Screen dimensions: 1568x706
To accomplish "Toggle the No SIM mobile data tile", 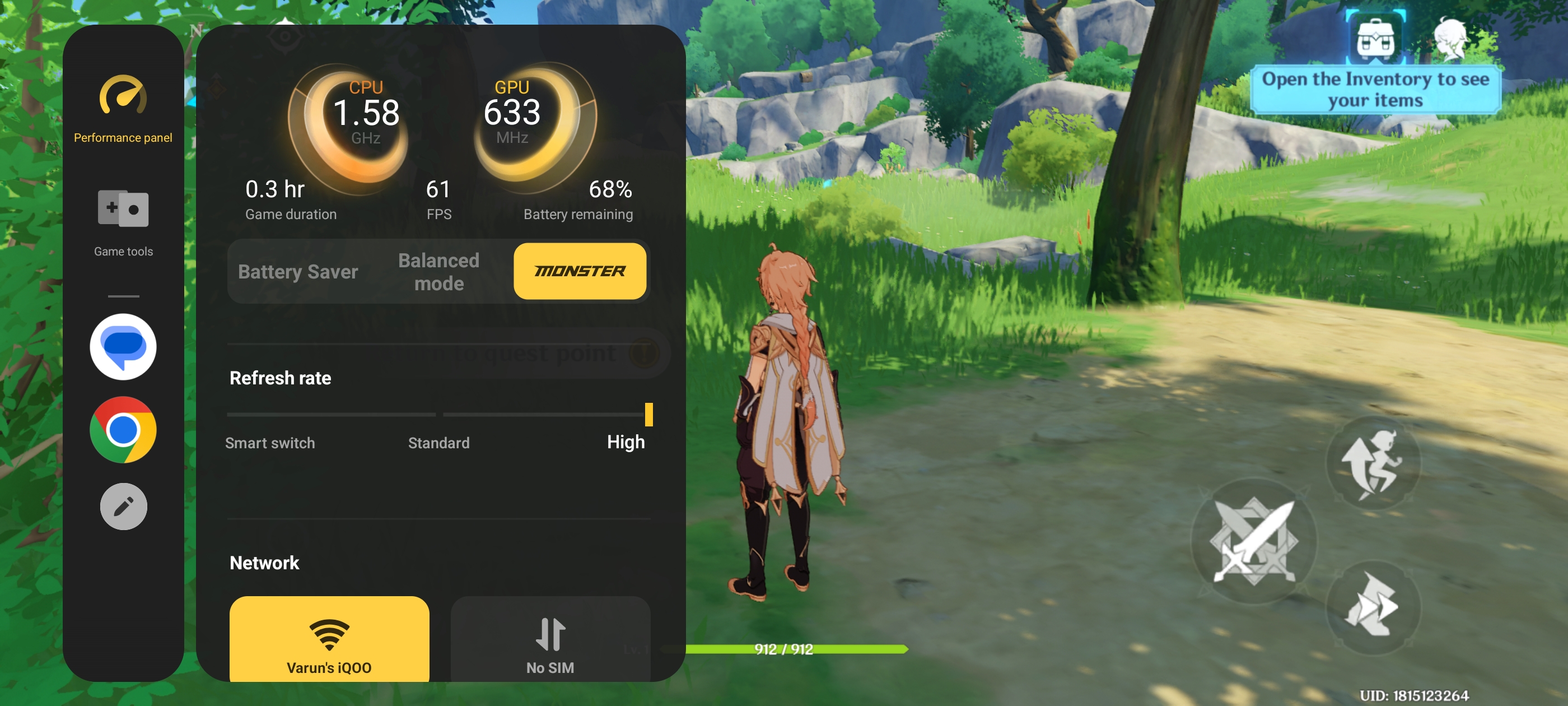I will (x=550, y=640).
